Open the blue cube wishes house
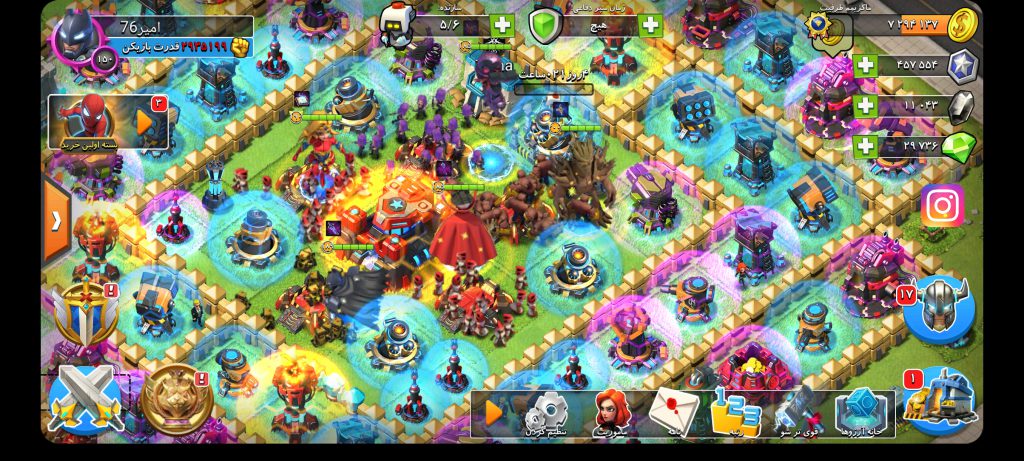This screenshot has width=1024, height=461. [859, 412]
